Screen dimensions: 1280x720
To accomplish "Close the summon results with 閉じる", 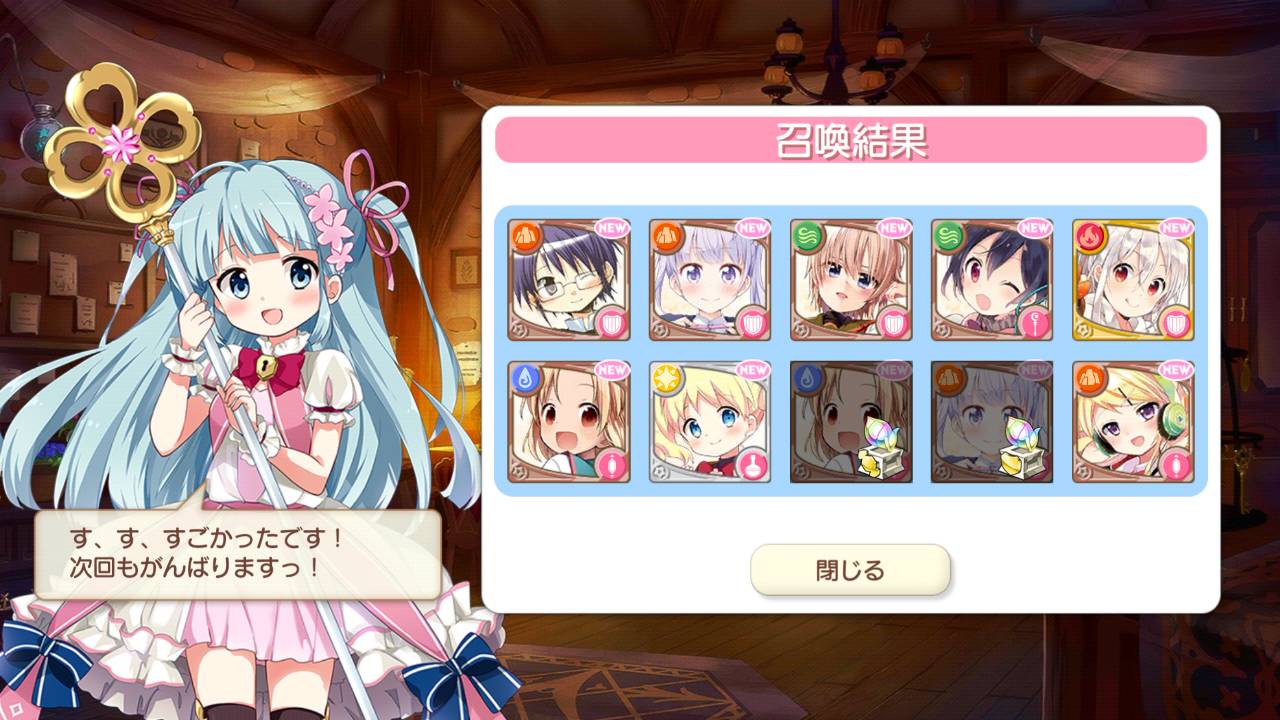I will (x=850, y=571).
